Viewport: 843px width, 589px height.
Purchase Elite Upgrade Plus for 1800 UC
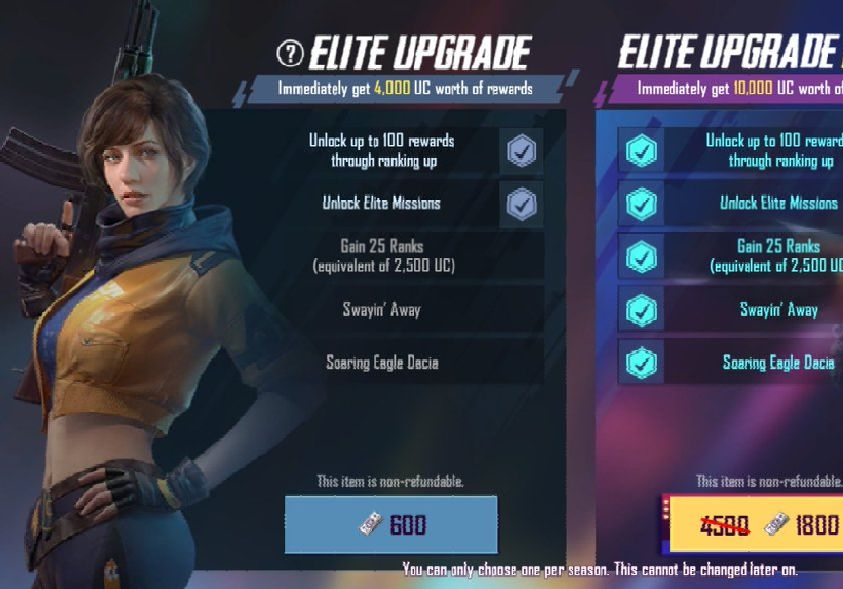click(x=752, y=524)
